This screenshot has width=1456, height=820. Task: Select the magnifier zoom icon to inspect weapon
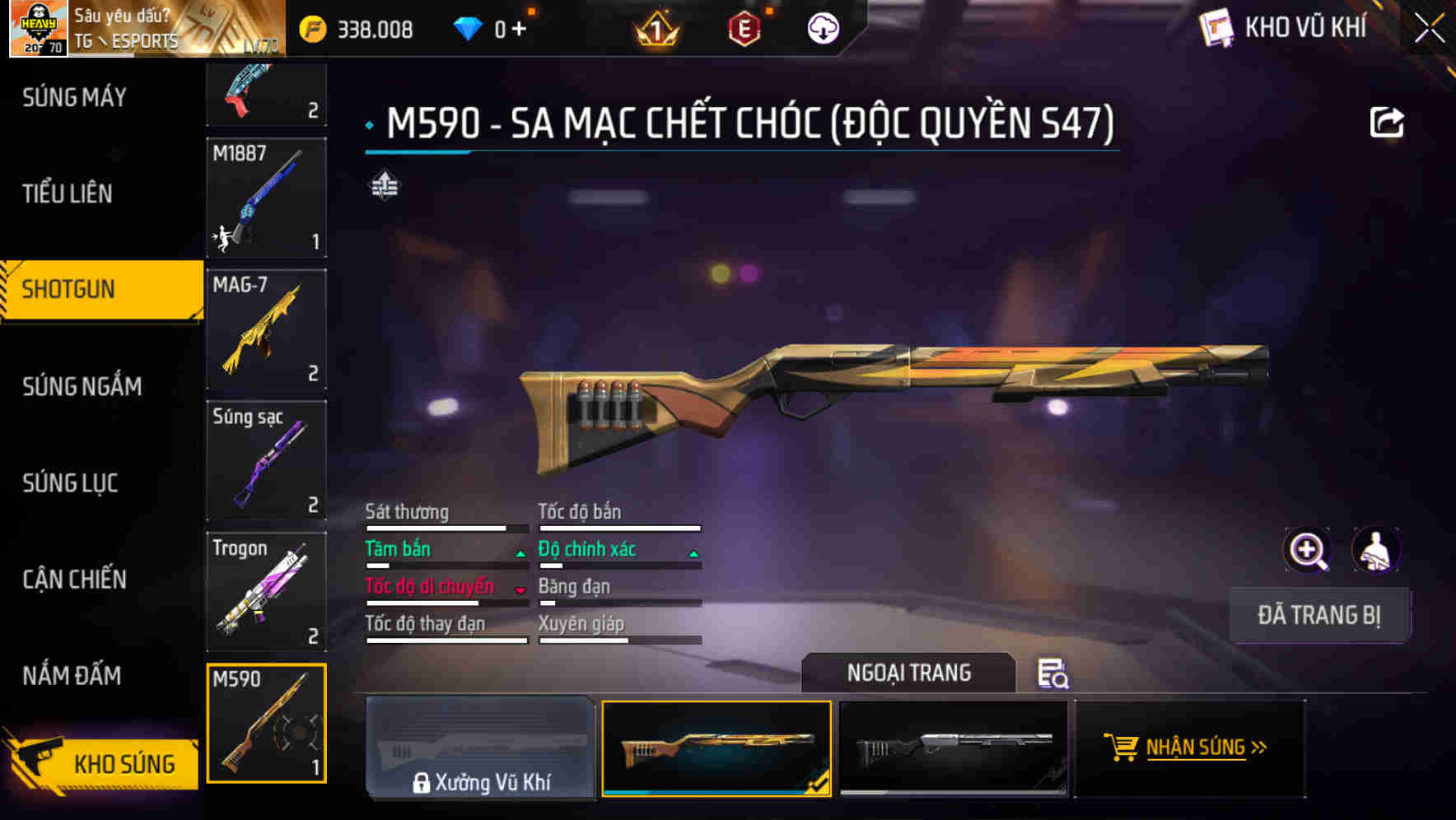(x=1308, y=549)
